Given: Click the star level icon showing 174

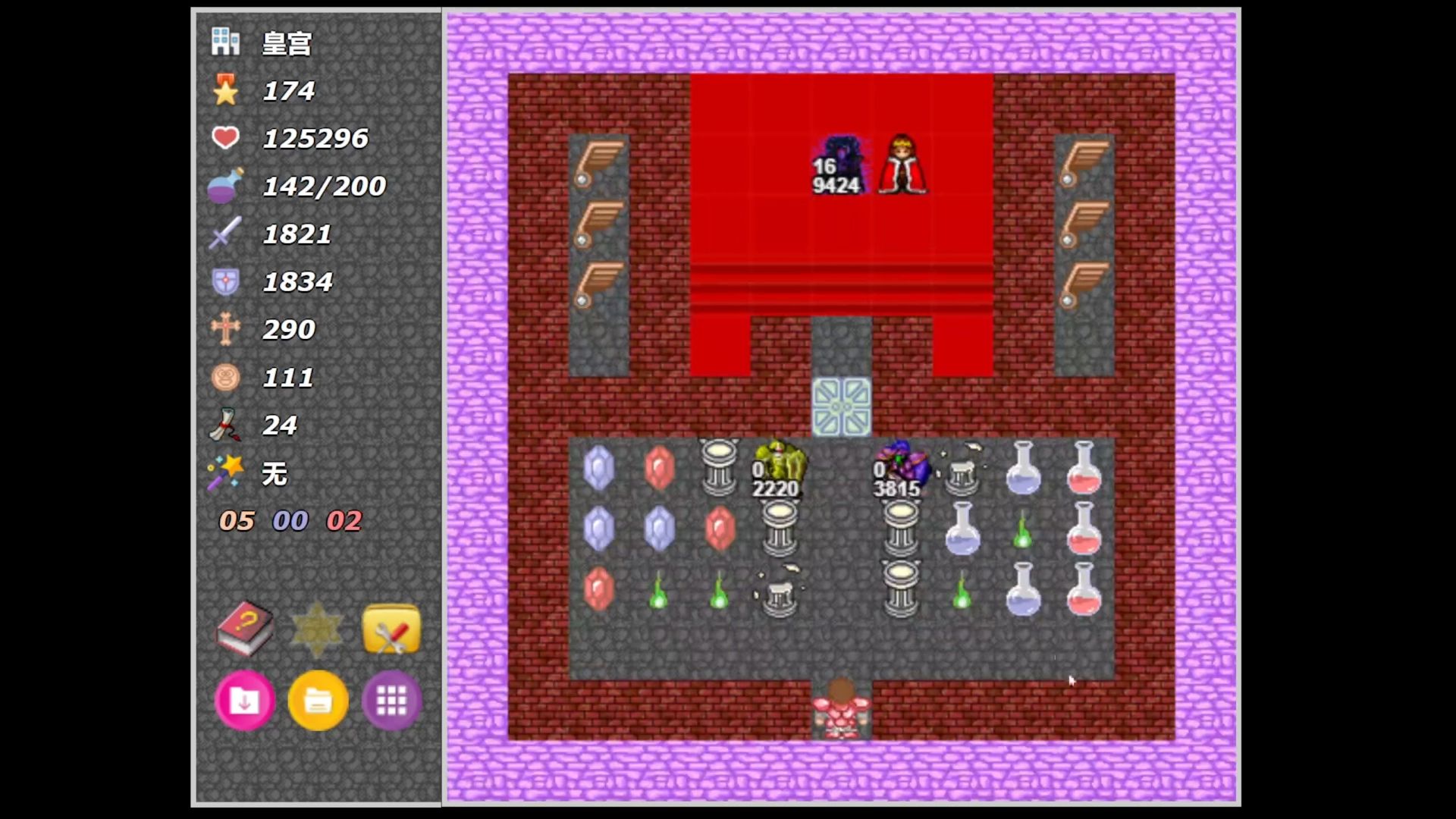Looking at the screenshot, I should pos(227,89).
